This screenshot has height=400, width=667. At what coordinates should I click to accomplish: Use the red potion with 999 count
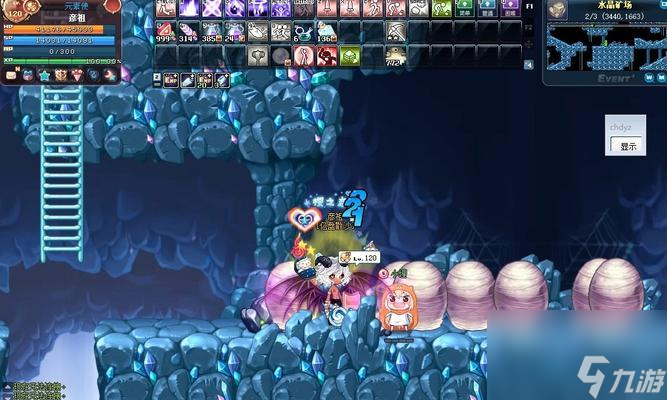tap(166, 32)
